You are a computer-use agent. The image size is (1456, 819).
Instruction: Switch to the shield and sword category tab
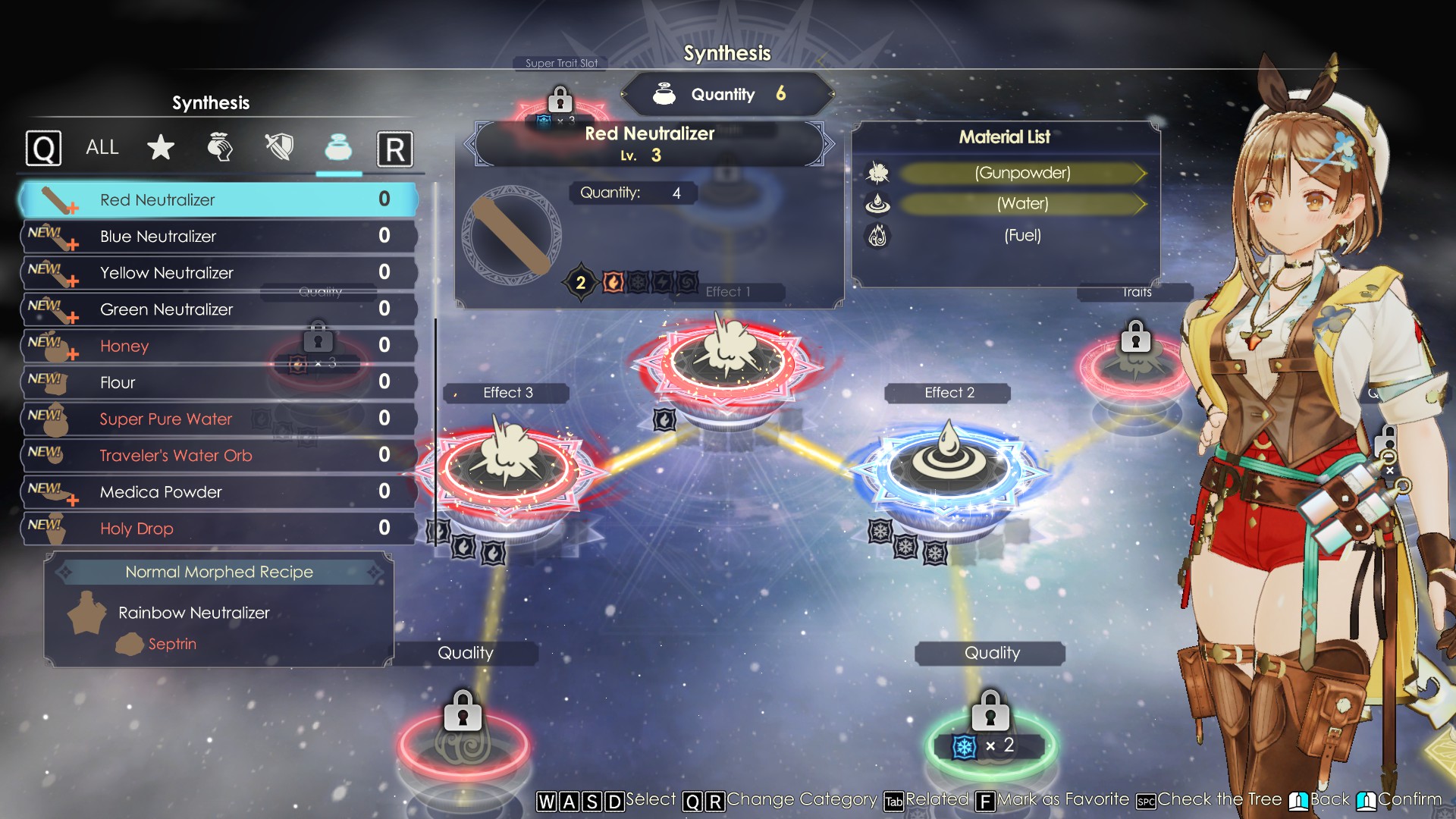pyautogui.click(x=279, y=148)
